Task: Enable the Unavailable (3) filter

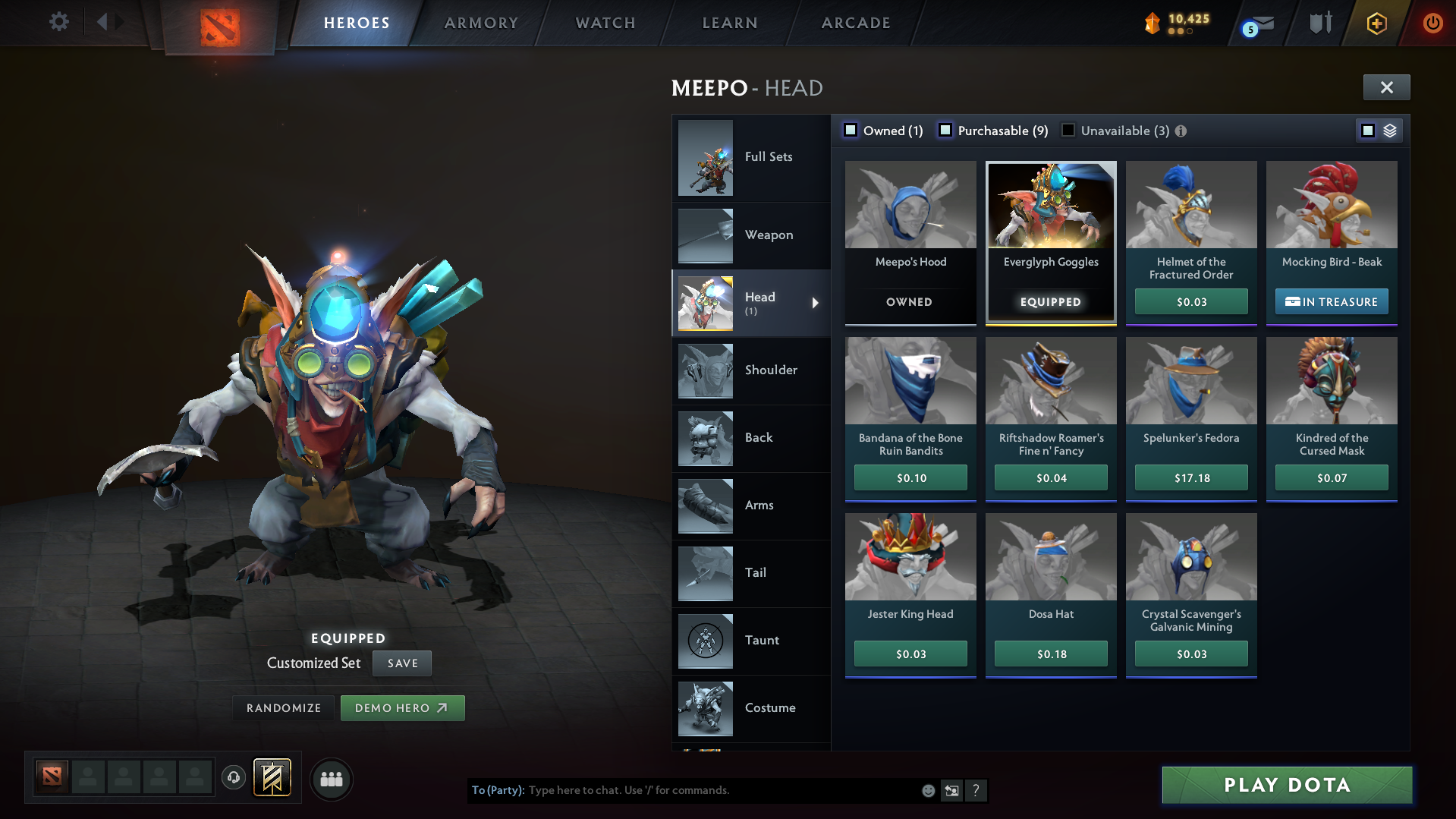Action: [x=1068, y=130]
